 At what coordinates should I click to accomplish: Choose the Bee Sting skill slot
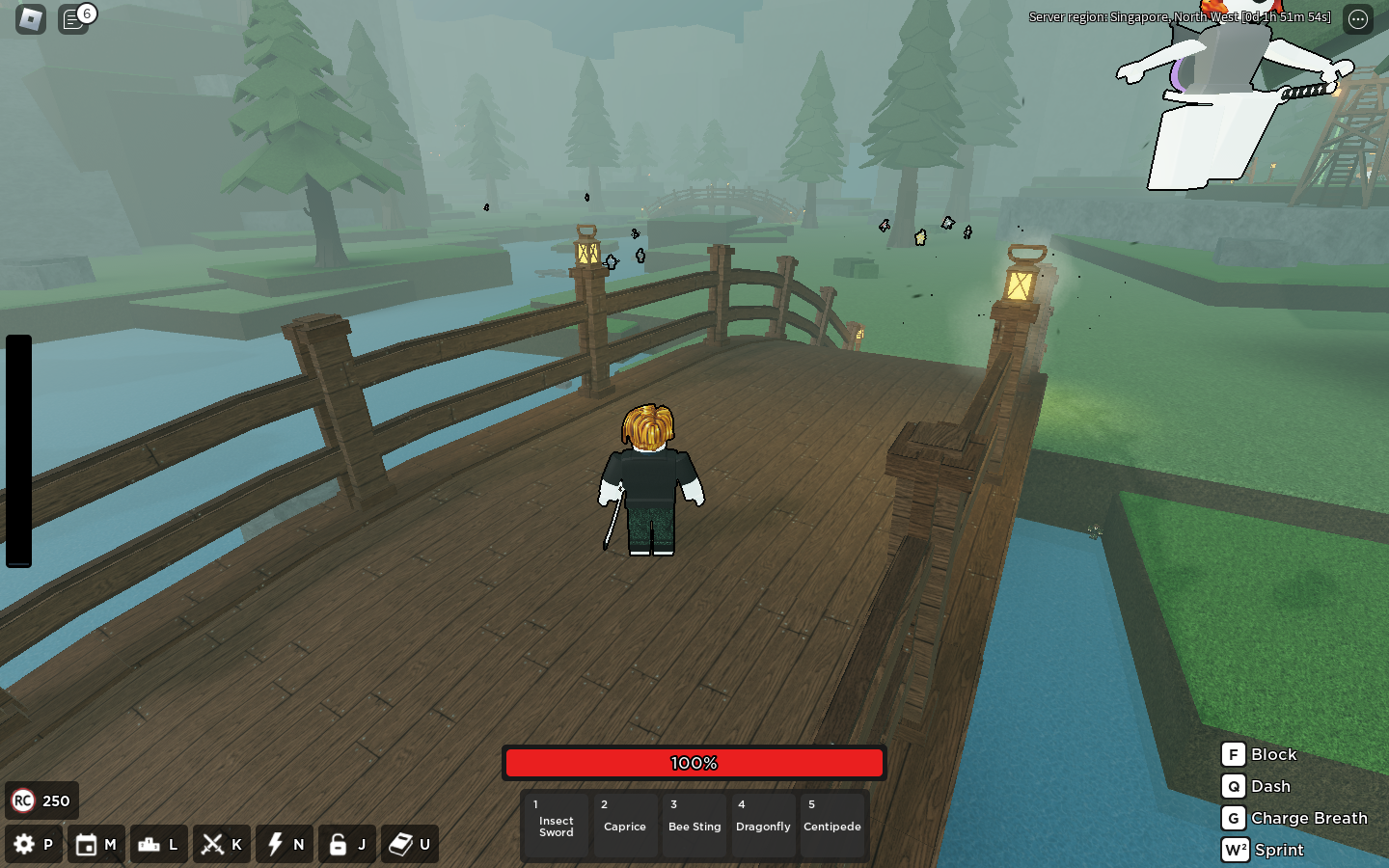pos(694,826)
